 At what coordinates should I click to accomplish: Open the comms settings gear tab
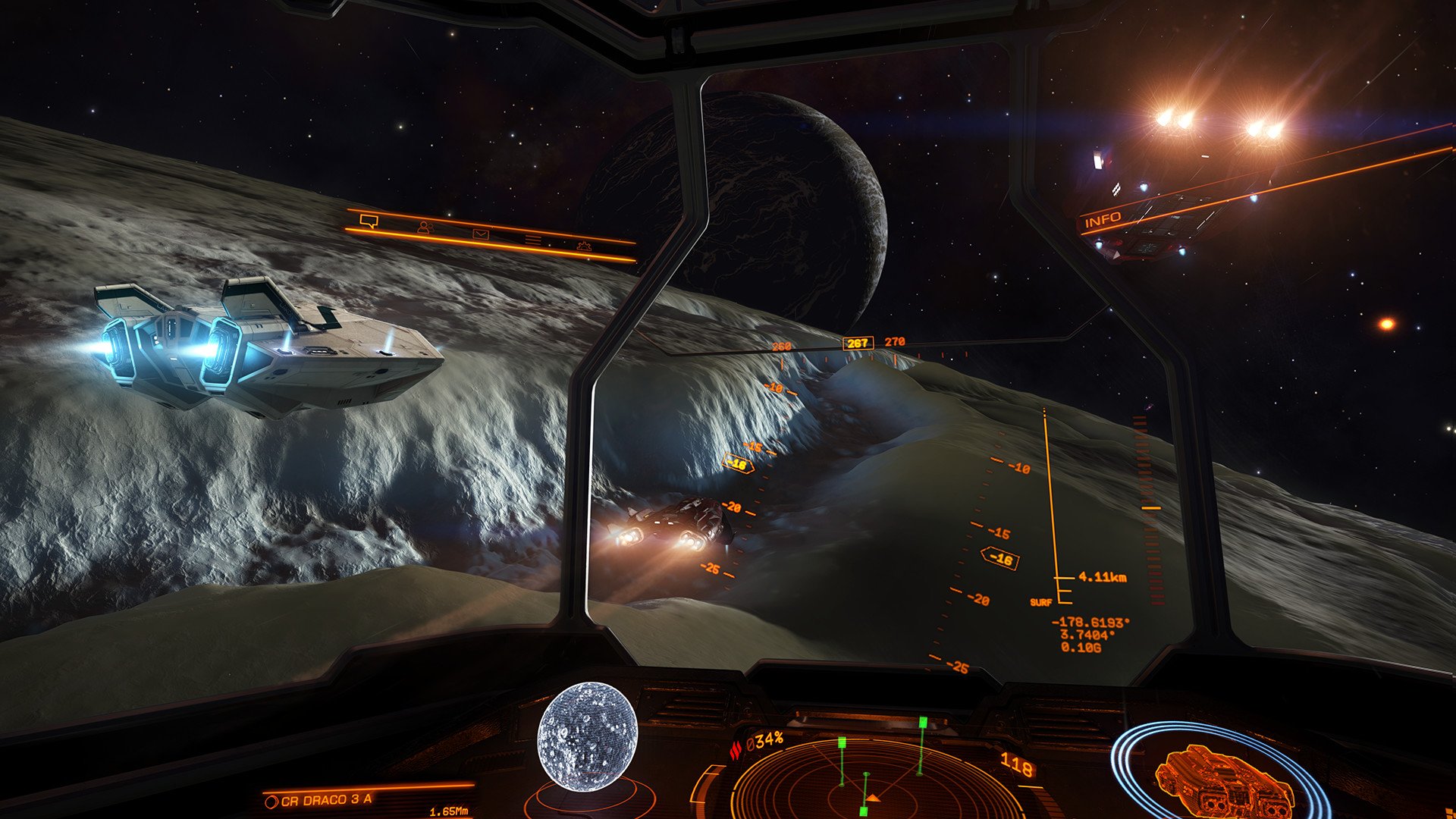pos(584,246)
